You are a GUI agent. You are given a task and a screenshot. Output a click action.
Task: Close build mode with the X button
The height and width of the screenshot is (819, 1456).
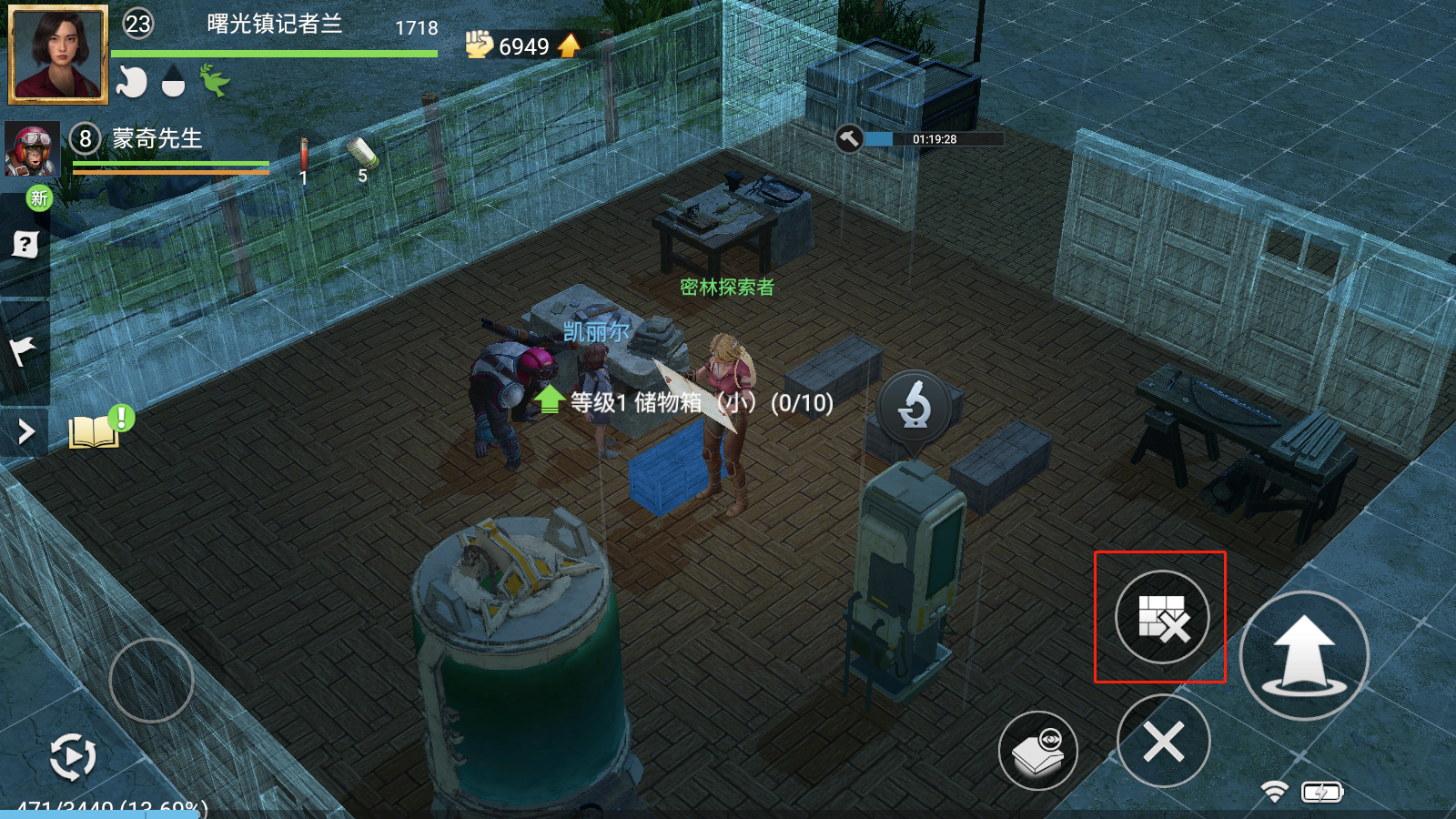[x=1163, y=741]
